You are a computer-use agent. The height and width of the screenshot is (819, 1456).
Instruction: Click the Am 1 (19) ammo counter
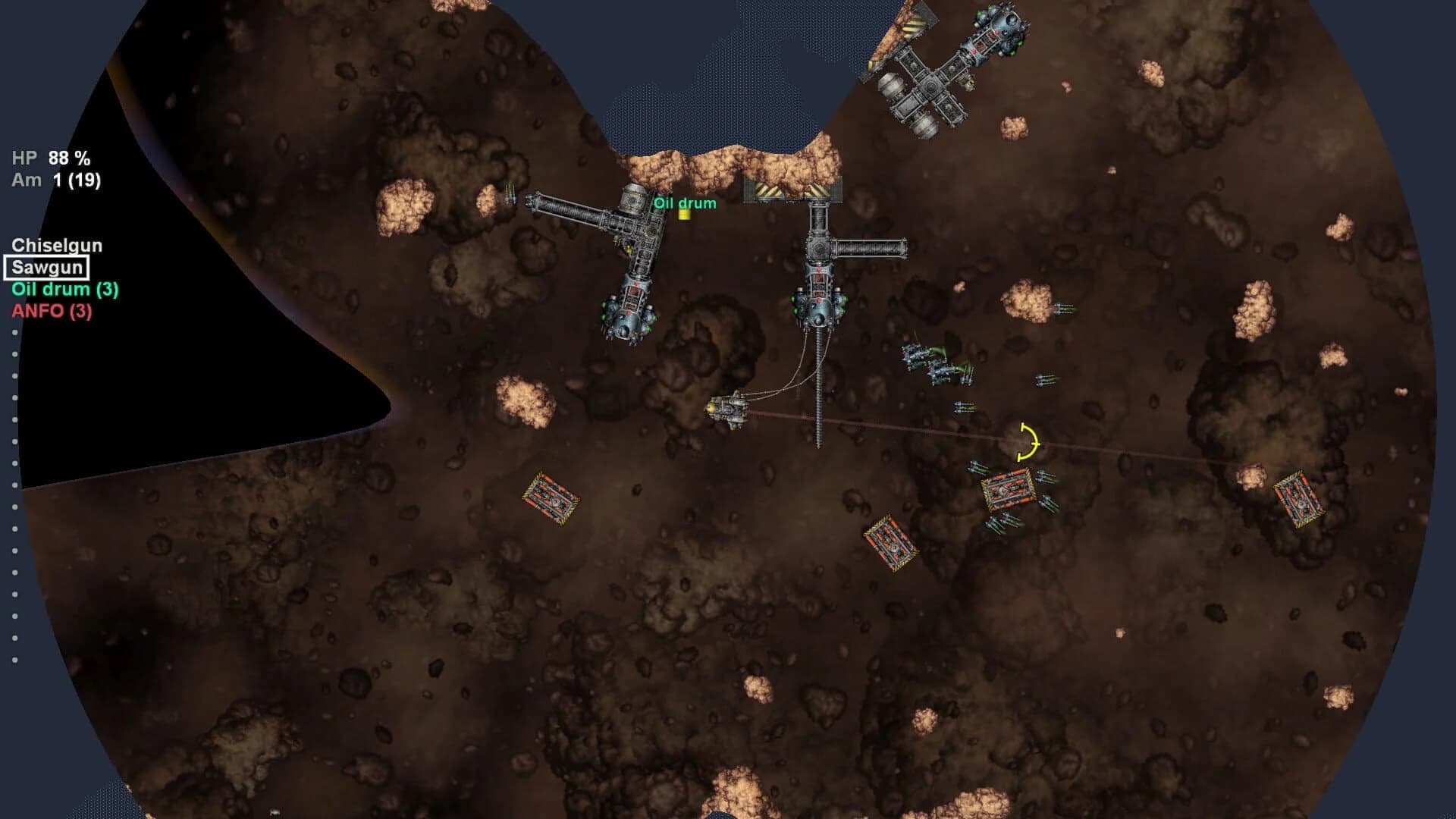pyautogui.click(x=57, y=180)
